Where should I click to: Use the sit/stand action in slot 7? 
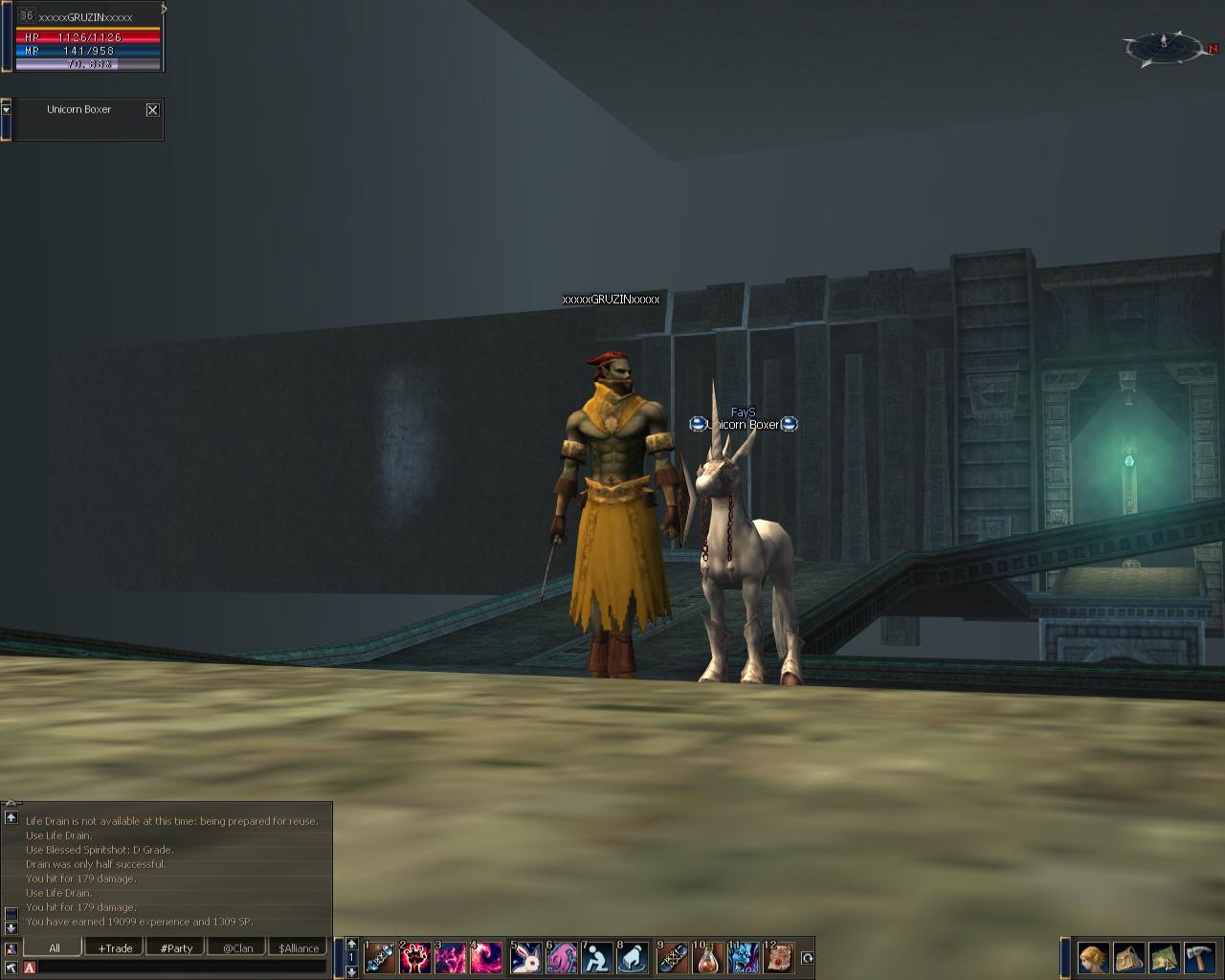click(x=597, y=957)
